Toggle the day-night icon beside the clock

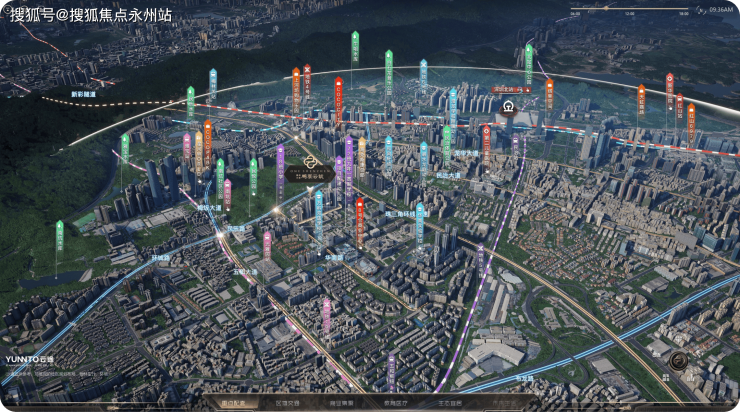click(700, 10)
